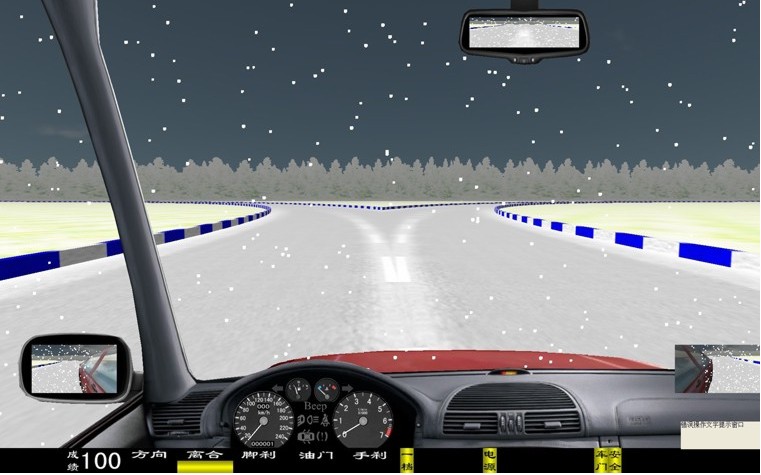This screenshot has height=475, width=761.
Task: Click the right-side mirror inset view
Action: 717,368
